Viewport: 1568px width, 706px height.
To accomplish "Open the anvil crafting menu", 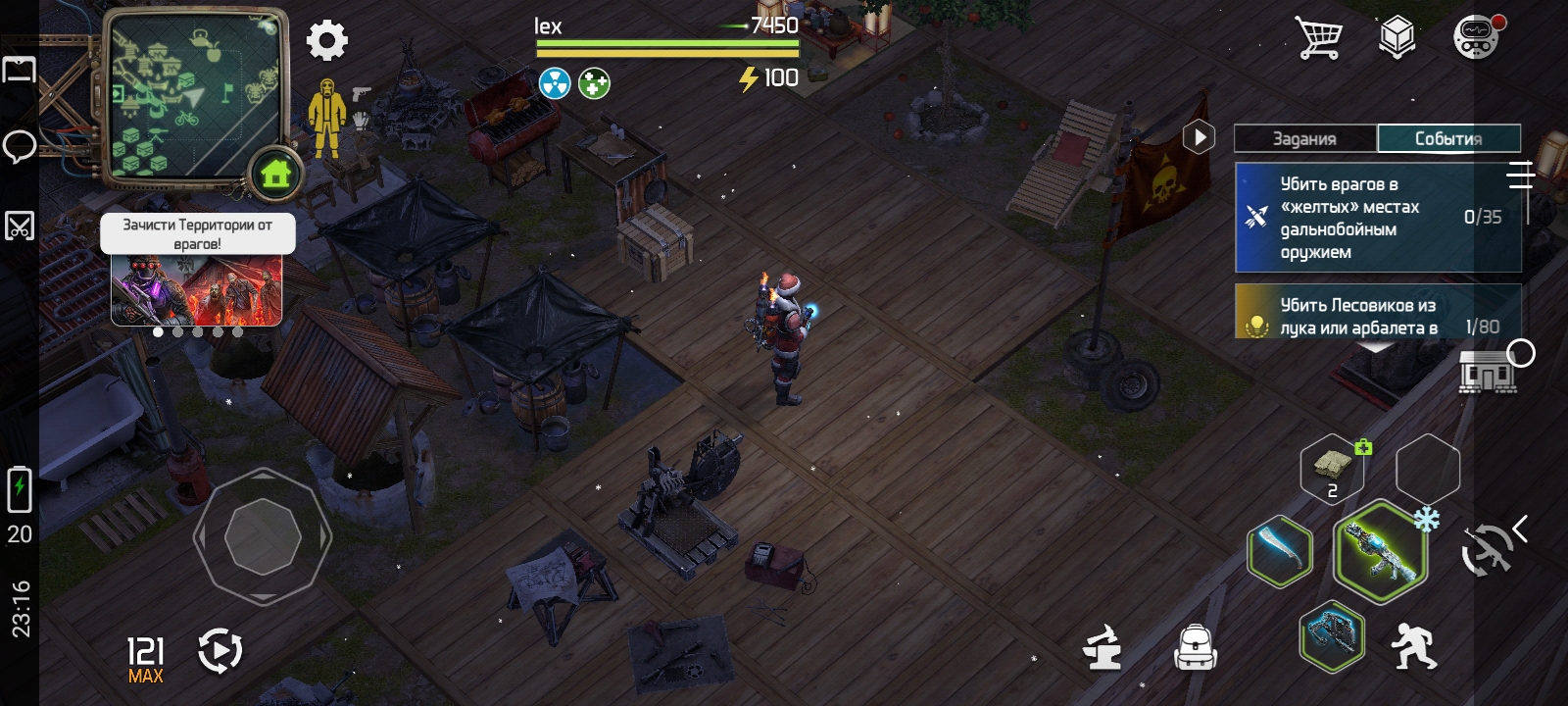I will tap(1102, 647).
